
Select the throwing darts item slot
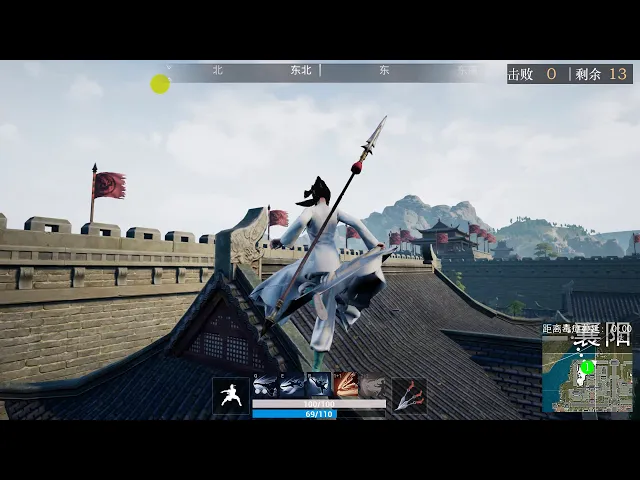click(x=409, y=395)
